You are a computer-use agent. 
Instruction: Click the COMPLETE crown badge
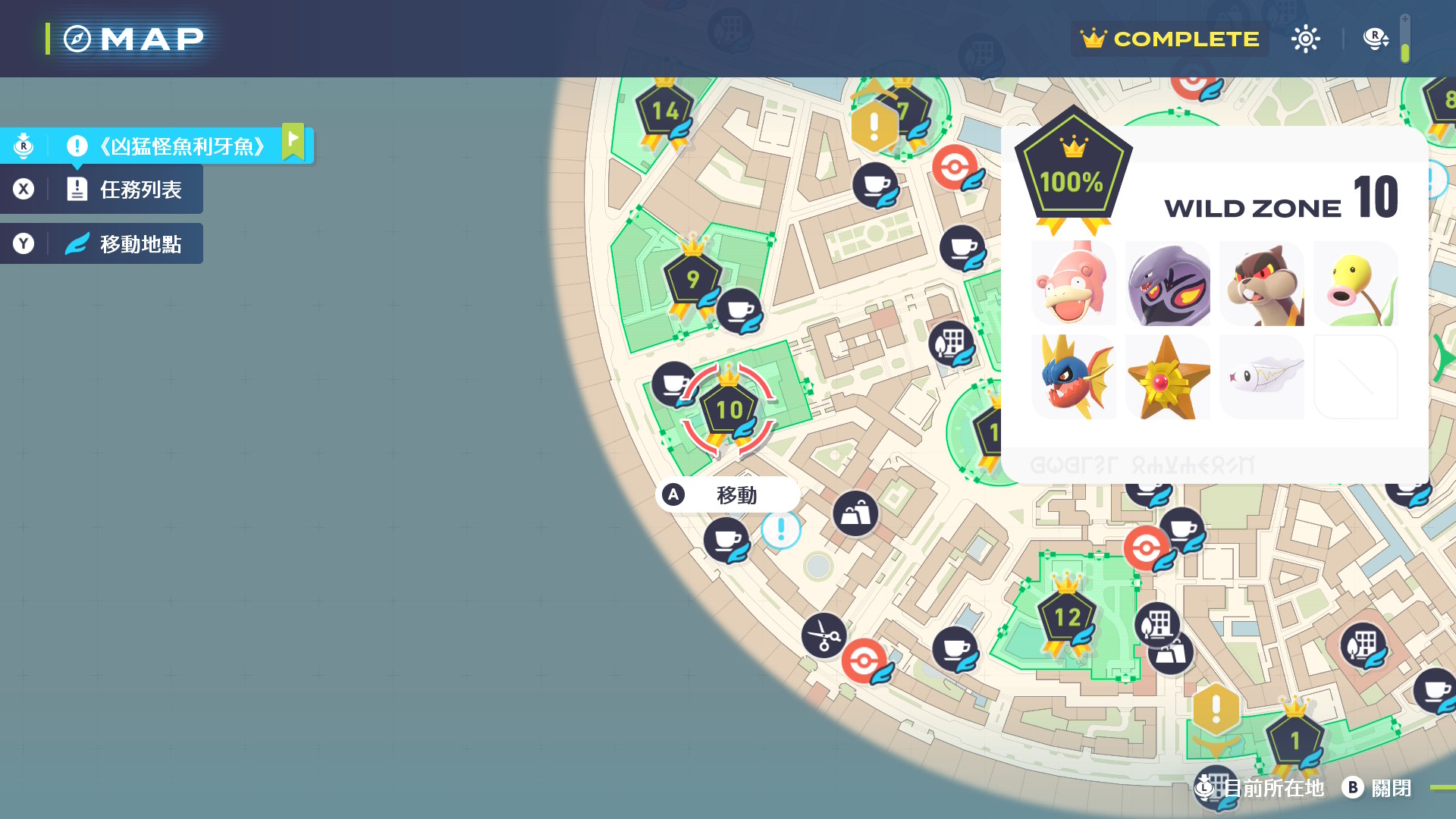click(x=1170, y=39)
